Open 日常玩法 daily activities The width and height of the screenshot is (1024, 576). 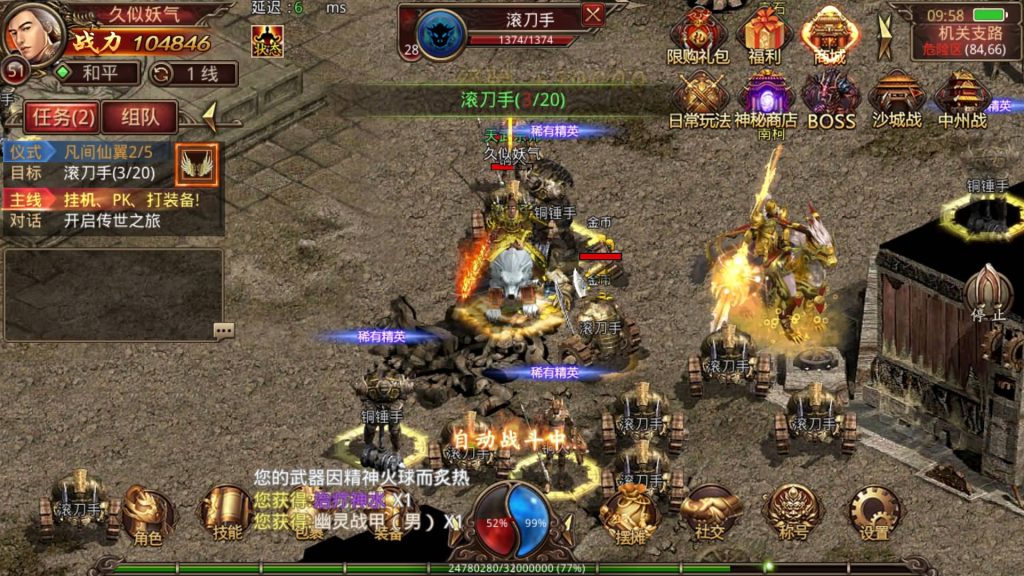[x=699, y=100]
